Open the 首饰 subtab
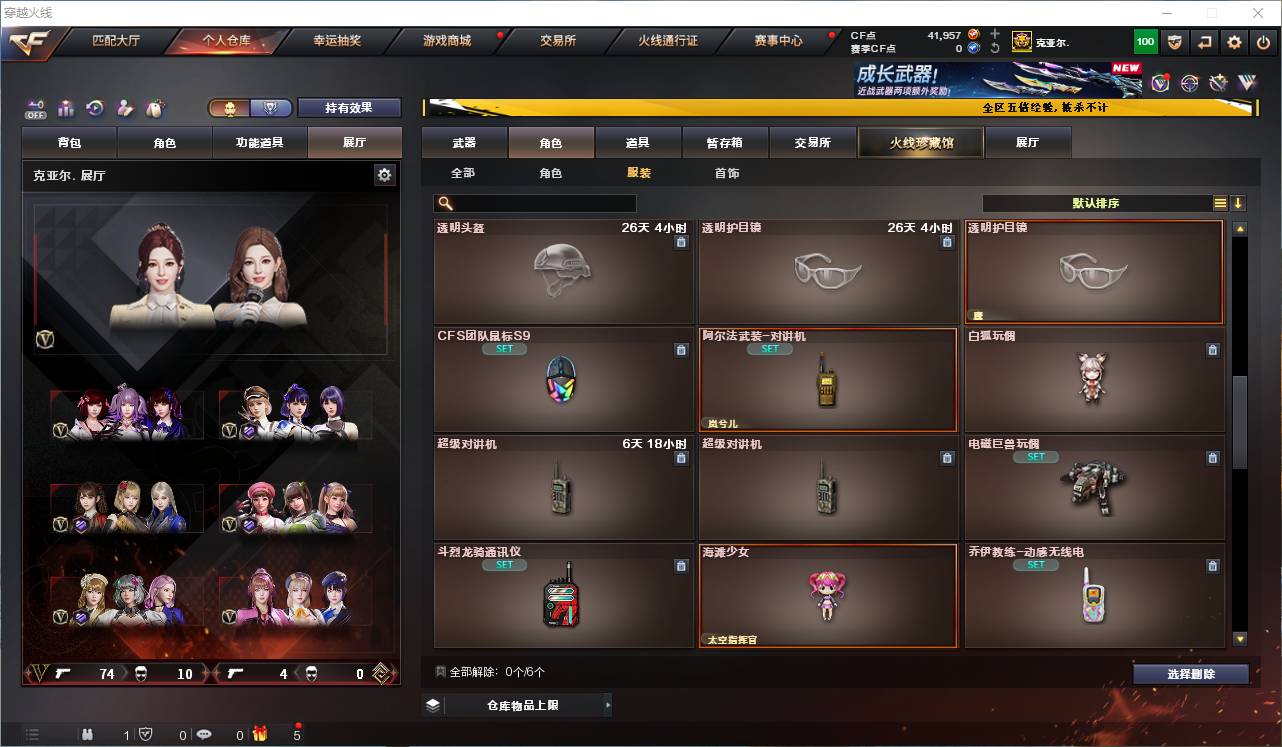Screen dimensions: 1282x747 (726, 172)
